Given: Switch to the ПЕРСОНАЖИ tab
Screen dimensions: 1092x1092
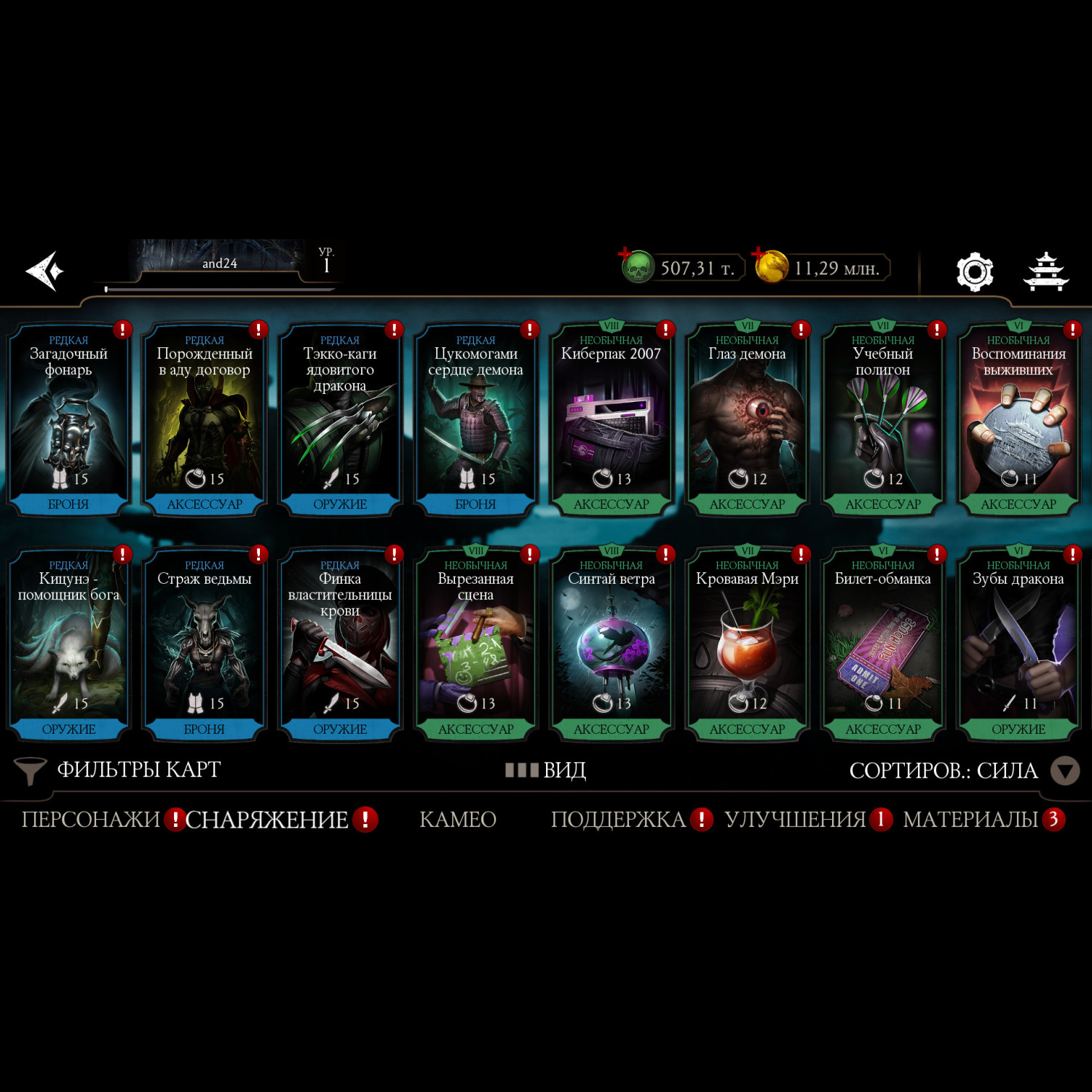Looking at the screenshot, I should click(x=91, y=820).
